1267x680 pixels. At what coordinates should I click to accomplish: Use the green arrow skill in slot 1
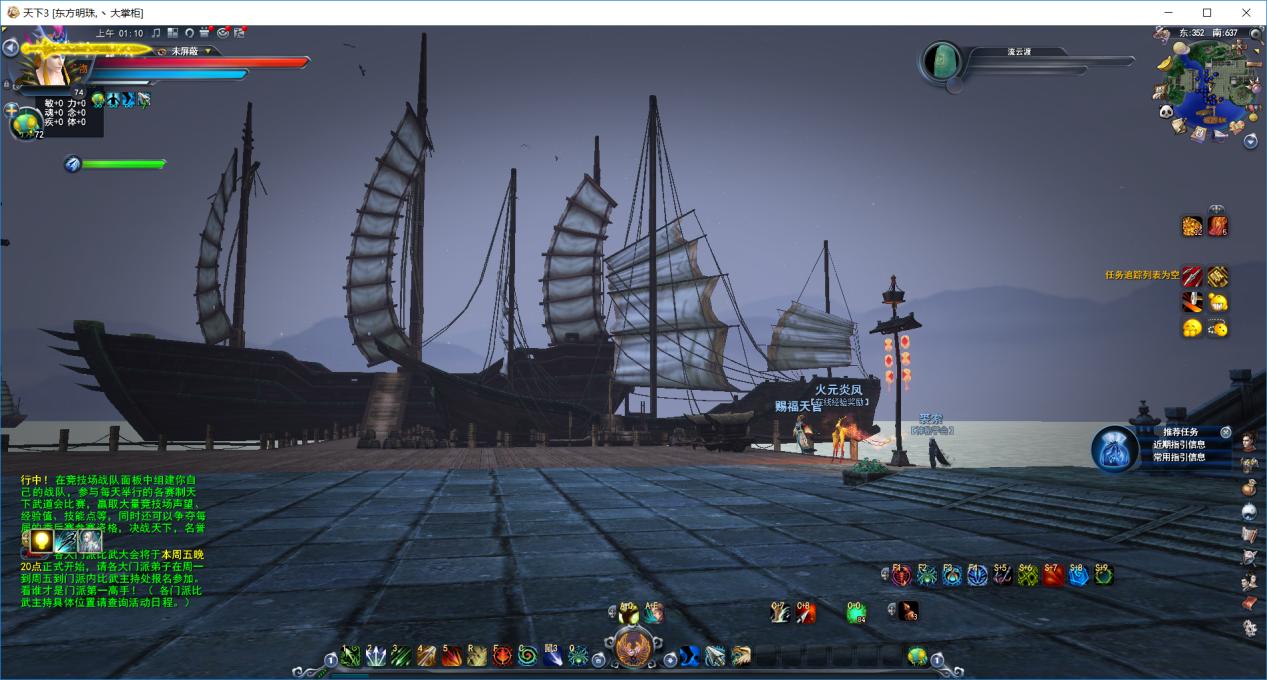point(350,656)
